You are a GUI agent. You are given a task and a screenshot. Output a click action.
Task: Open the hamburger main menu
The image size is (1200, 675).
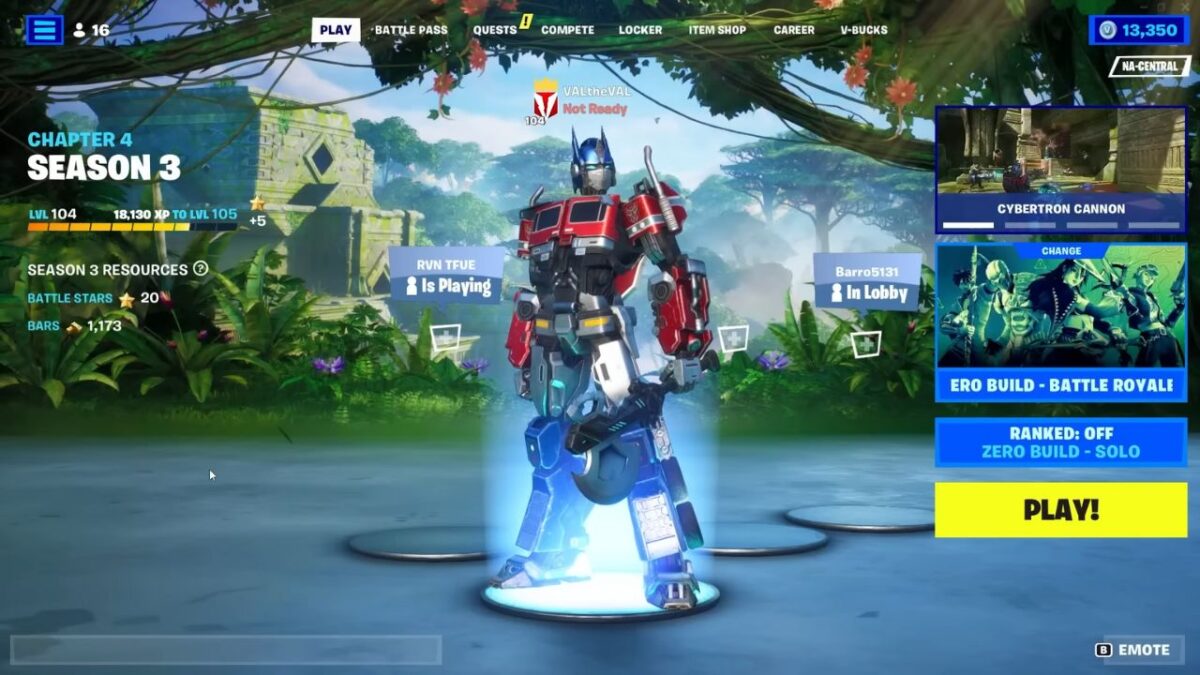(44, 30)
